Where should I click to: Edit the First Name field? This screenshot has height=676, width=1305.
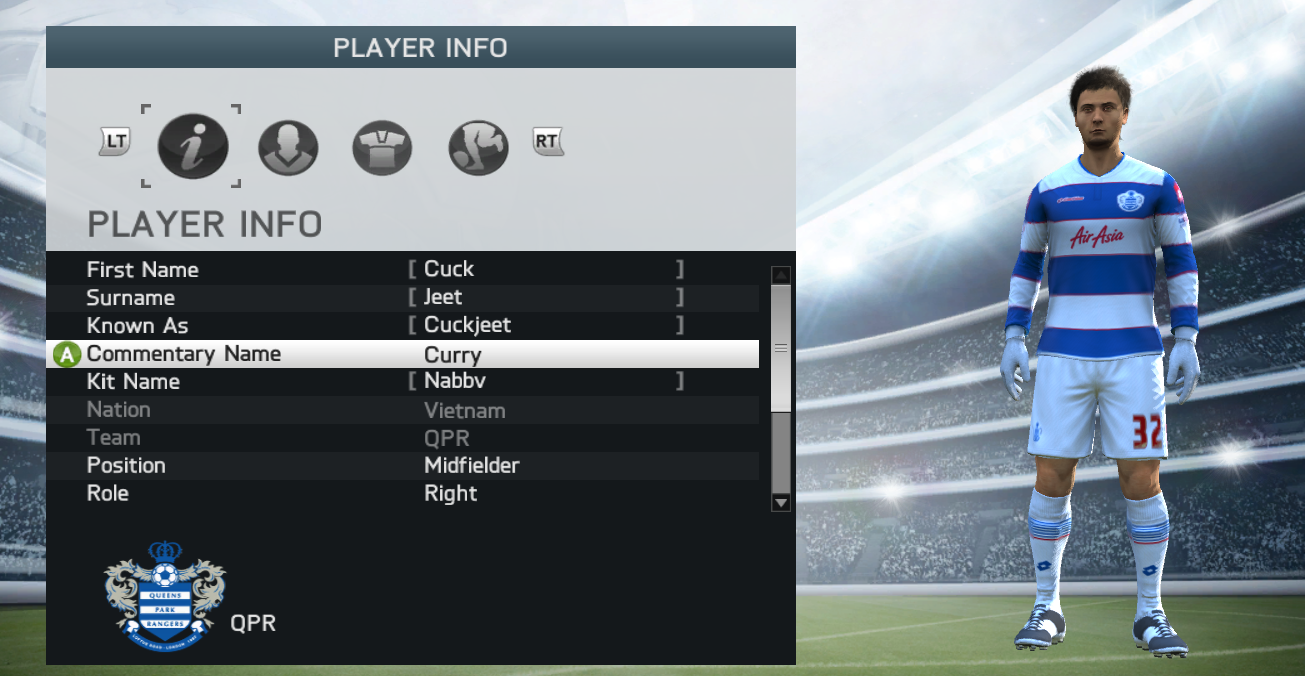(x=546, y=269)
